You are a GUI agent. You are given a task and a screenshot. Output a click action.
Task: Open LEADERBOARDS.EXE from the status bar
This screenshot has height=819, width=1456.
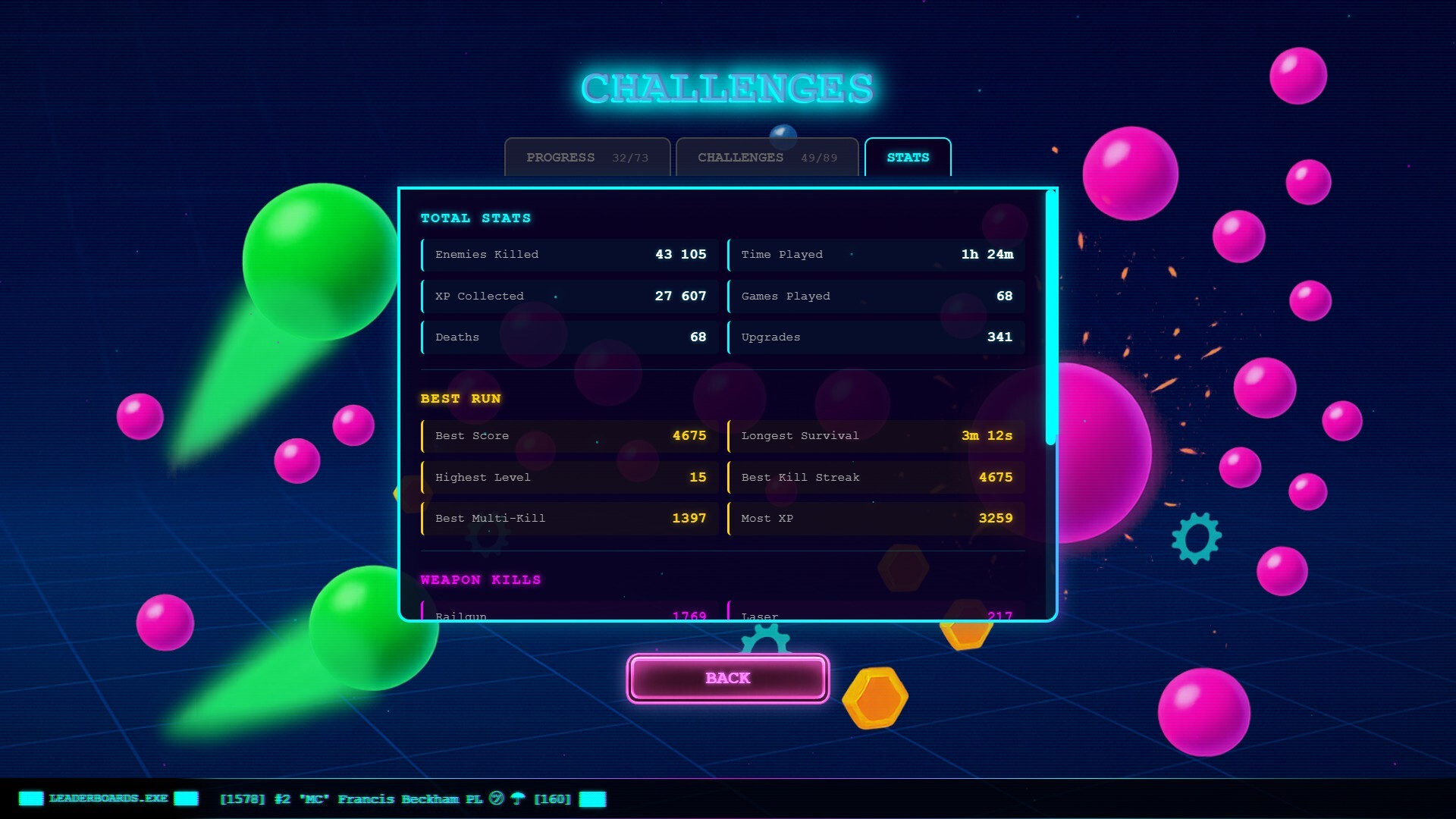[108, 799]
